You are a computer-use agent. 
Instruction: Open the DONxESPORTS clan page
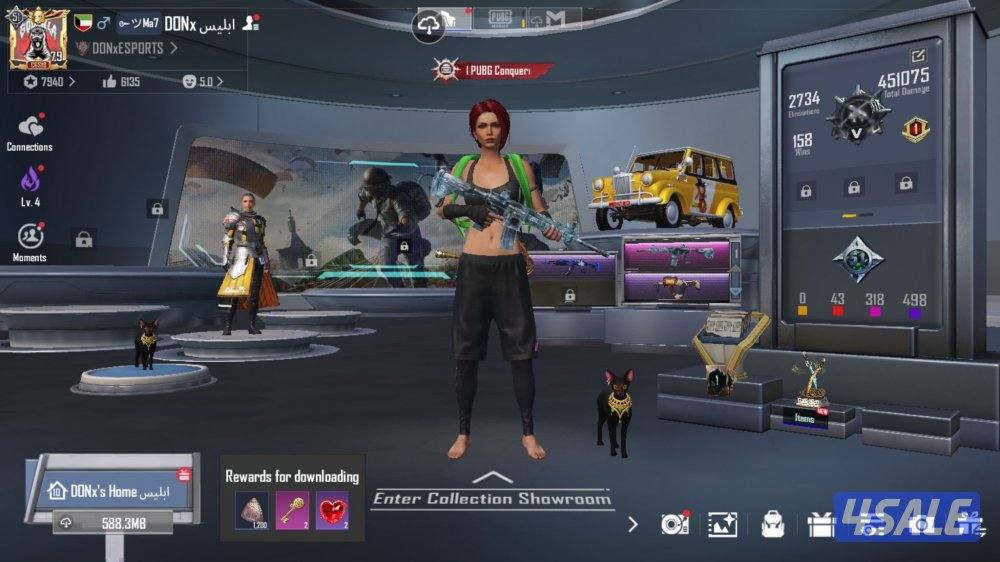(x=126, y=48)
